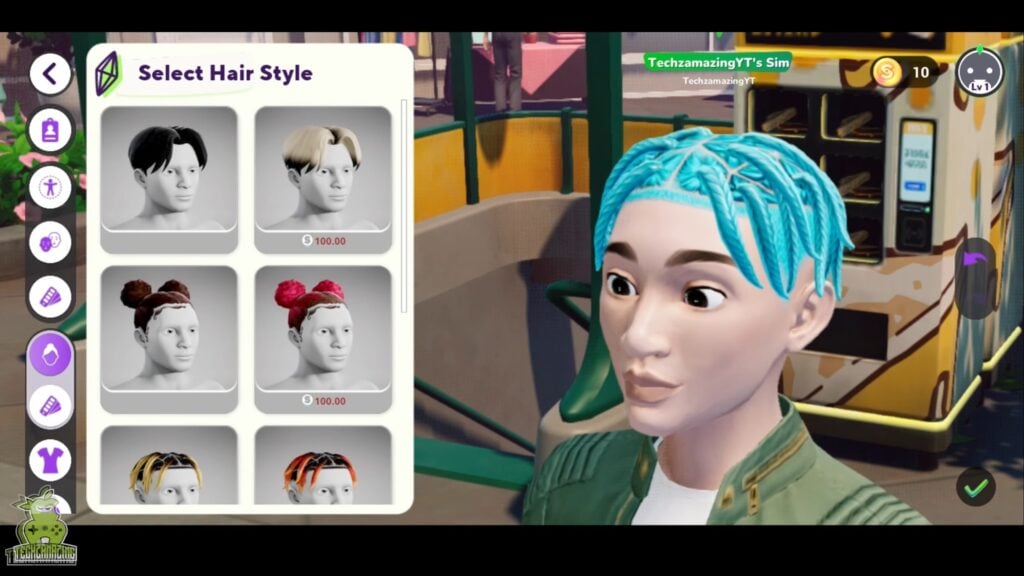Image resolution: width=1024 pixels, height=576 pixels.
Task: Select the hair style category icon
Action: (x=49, y=353)
